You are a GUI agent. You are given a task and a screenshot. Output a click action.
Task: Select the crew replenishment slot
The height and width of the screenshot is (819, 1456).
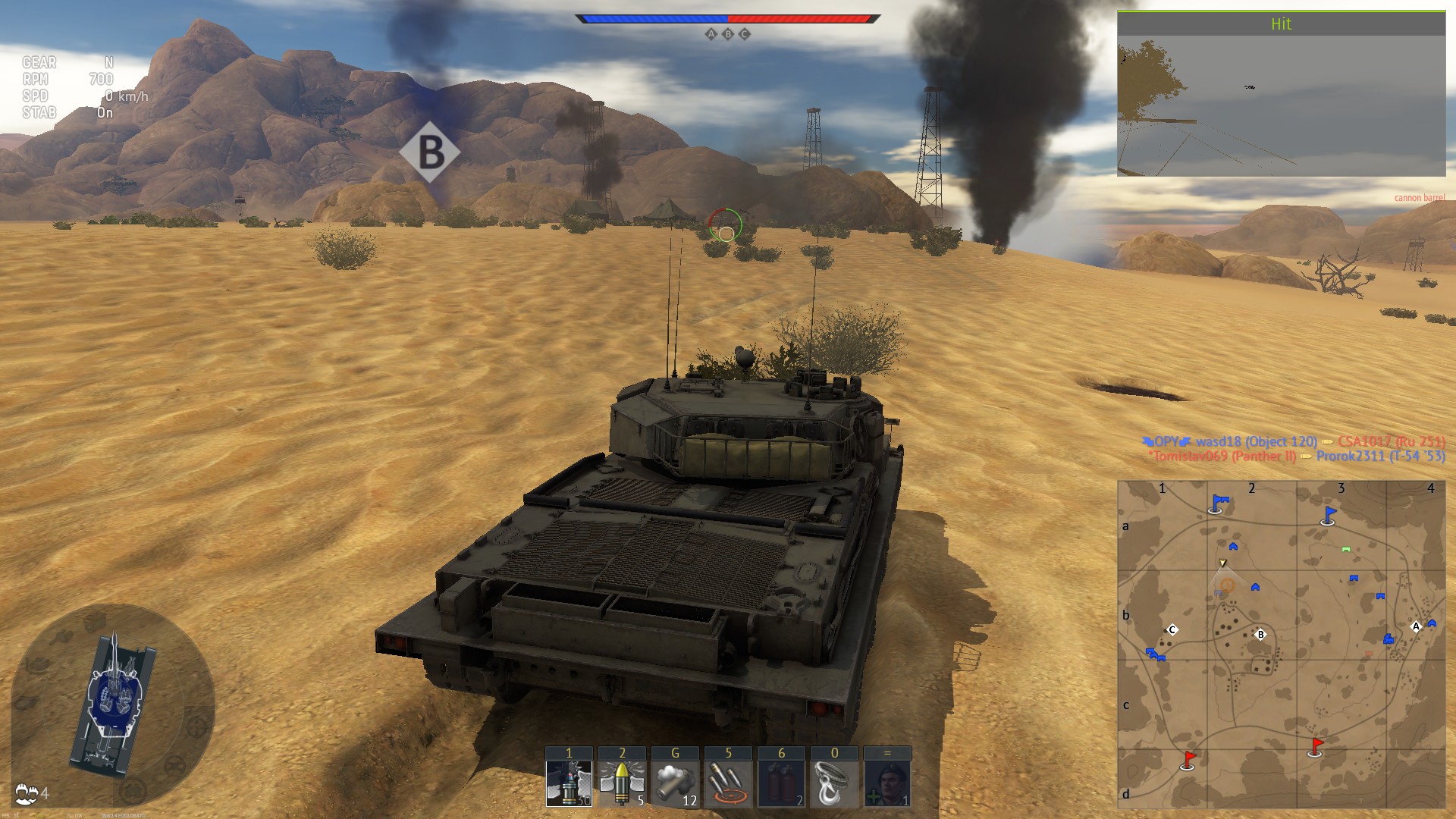pos(887,783)
